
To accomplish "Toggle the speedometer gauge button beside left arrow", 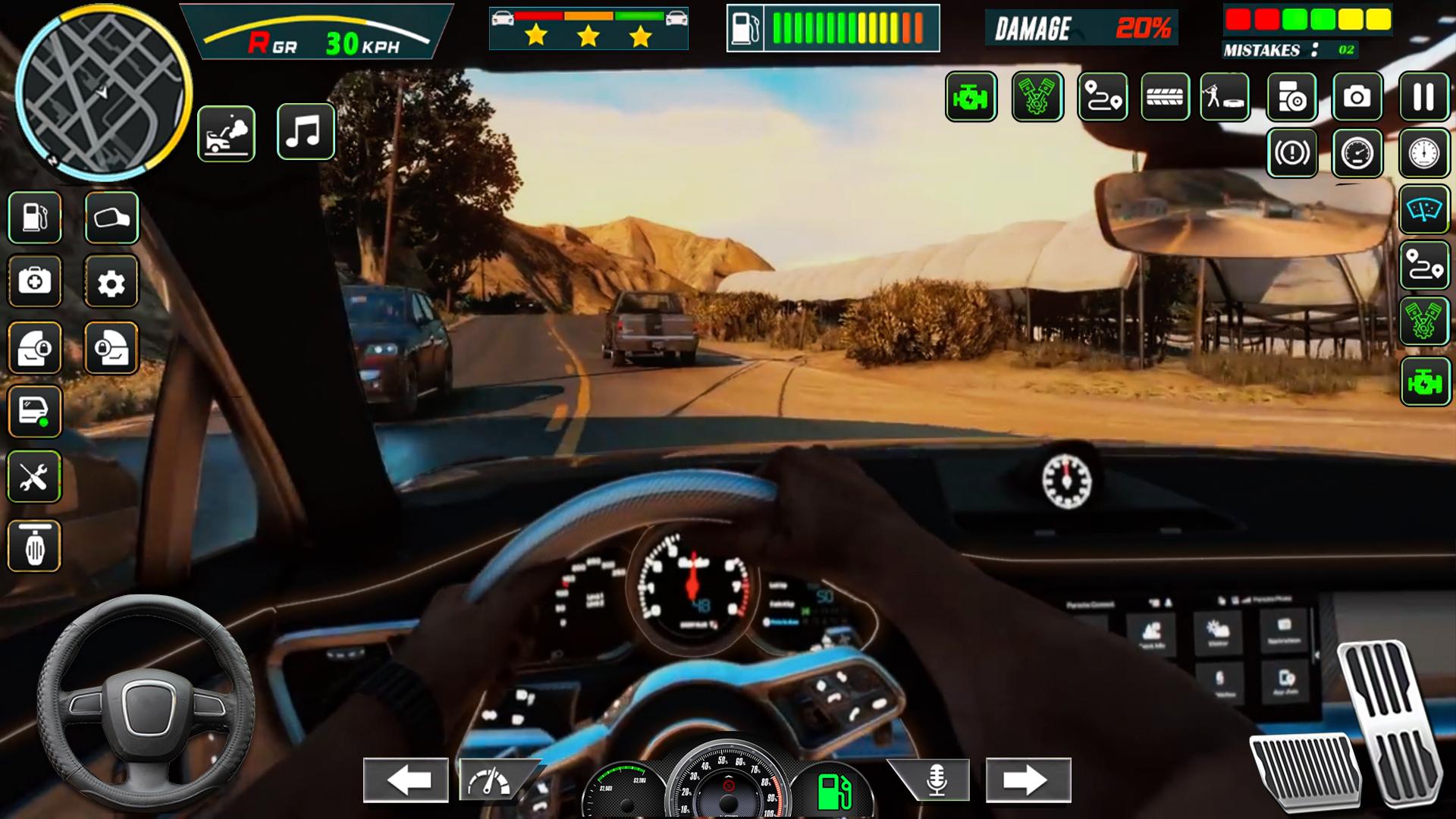I will (489, 780).
